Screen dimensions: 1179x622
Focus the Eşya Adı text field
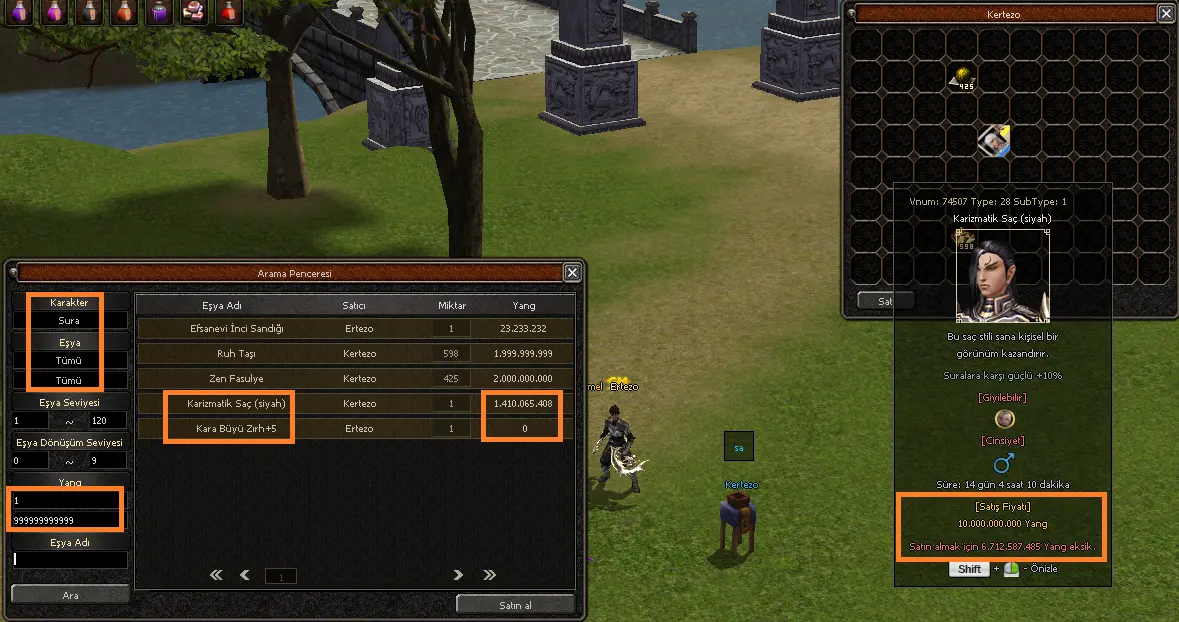[x=70, y=560]
